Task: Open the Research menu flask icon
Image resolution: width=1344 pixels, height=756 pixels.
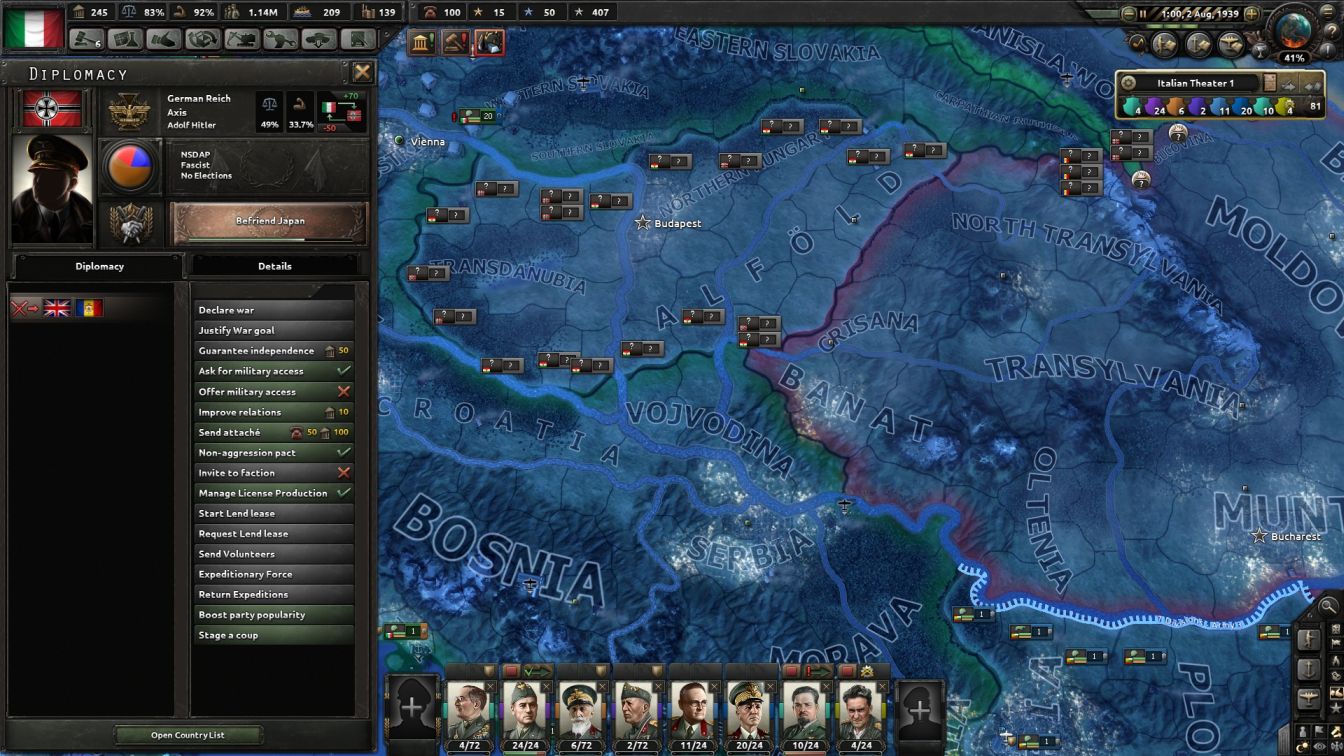Action: click(x=125, y=43)
